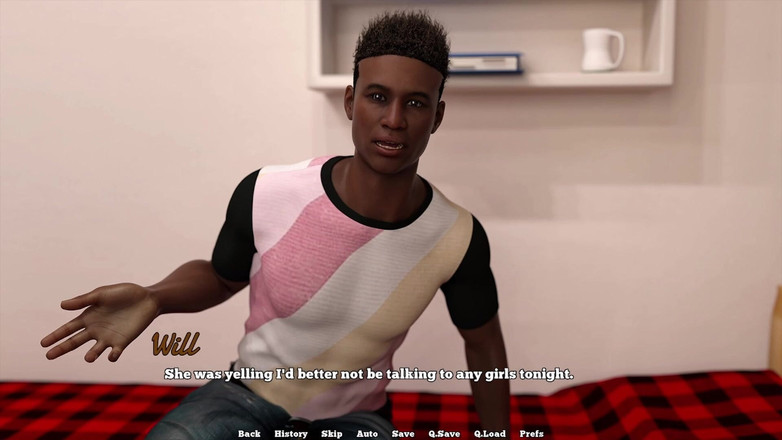
Task: Go Back to the previous line
Action: tap(249, 433)
